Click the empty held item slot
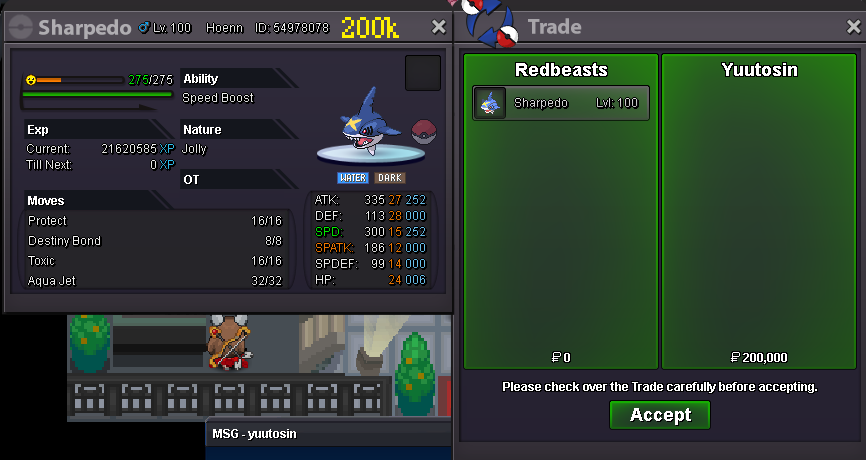 click(423, 73)
